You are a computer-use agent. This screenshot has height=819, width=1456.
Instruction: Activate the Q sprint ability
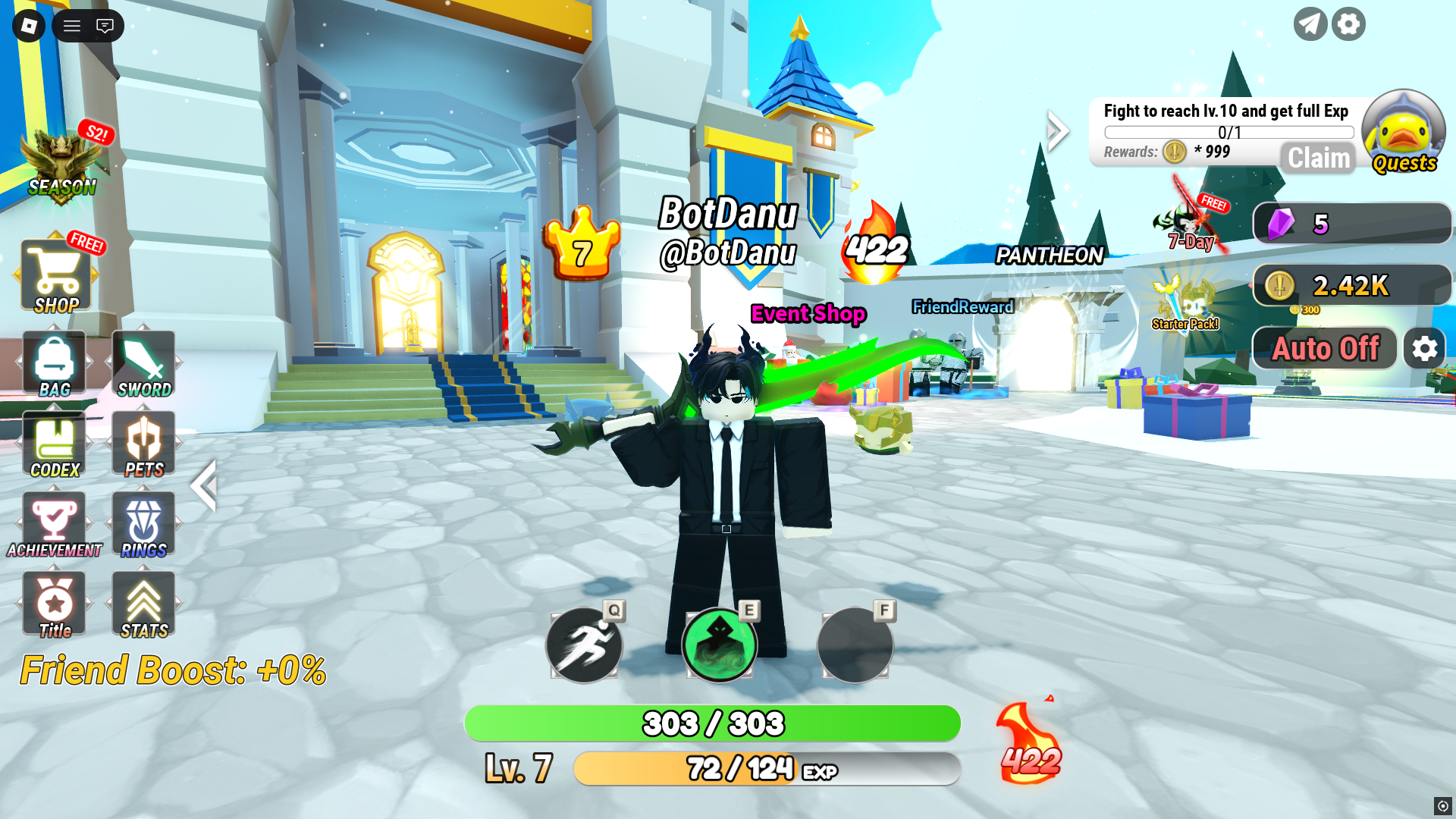(x=585, y=645)
